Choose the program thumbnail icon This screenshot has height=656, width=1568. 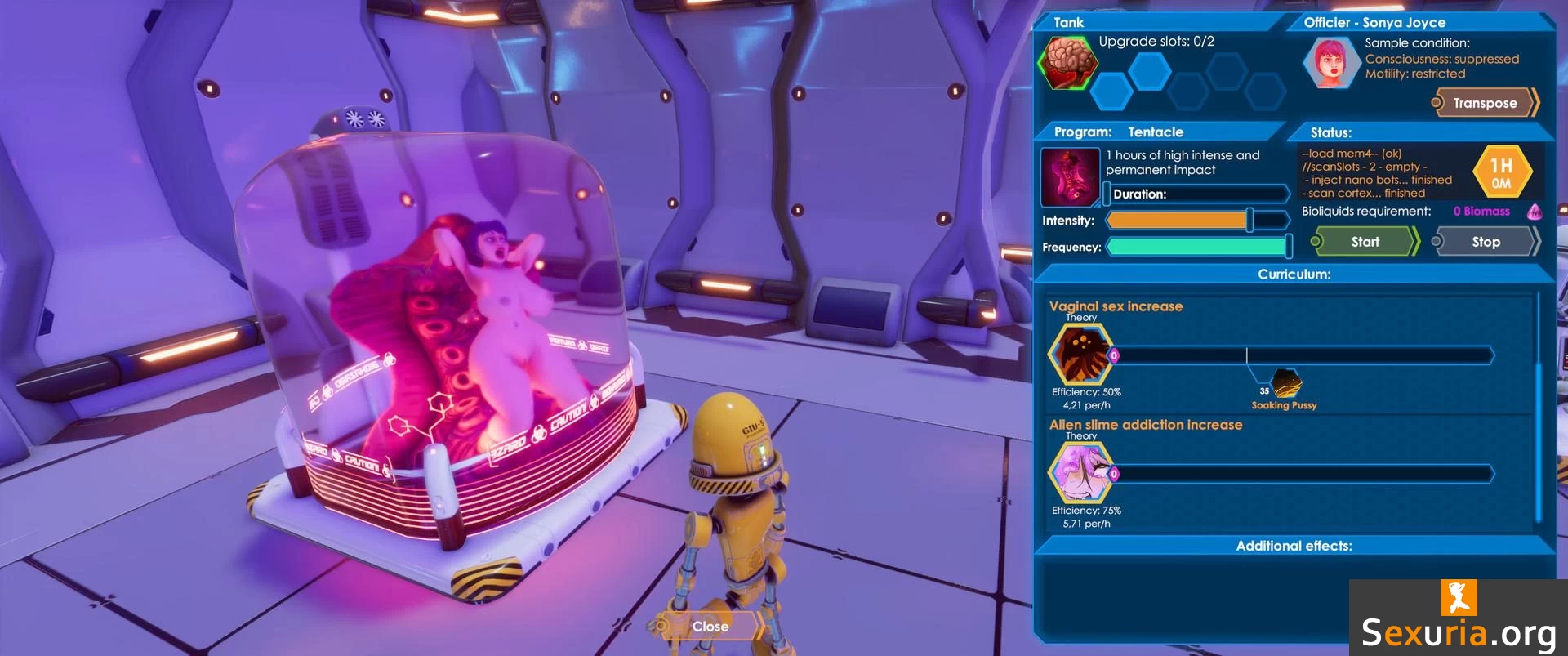(1070, 177)
